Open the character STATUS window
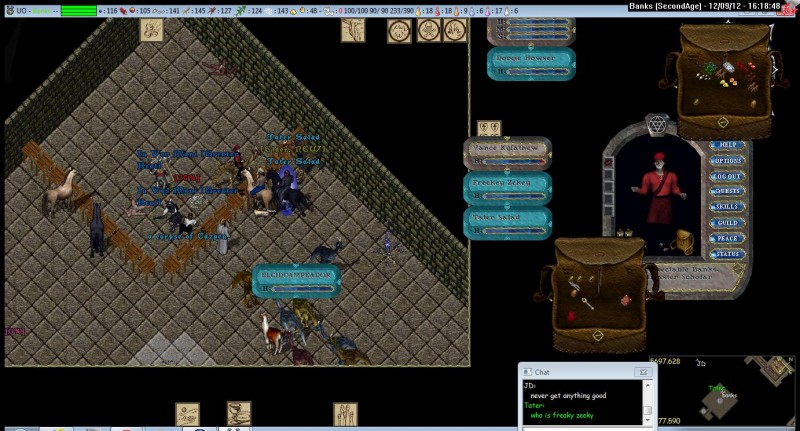This screenshot has width=800, height=431. point(727,254)
